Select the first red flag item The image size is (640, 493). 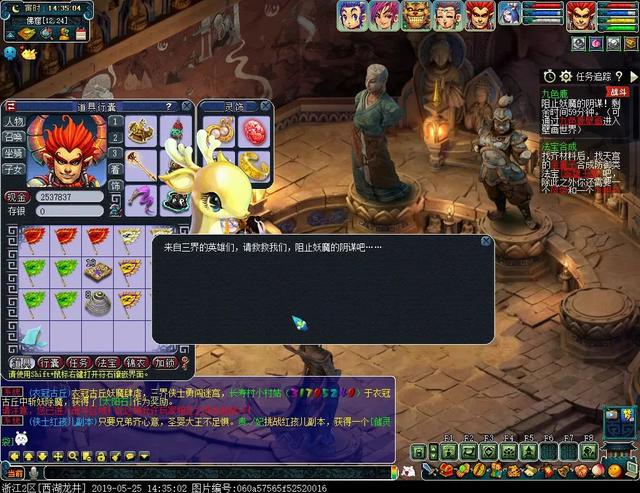(x=37, y=237)
